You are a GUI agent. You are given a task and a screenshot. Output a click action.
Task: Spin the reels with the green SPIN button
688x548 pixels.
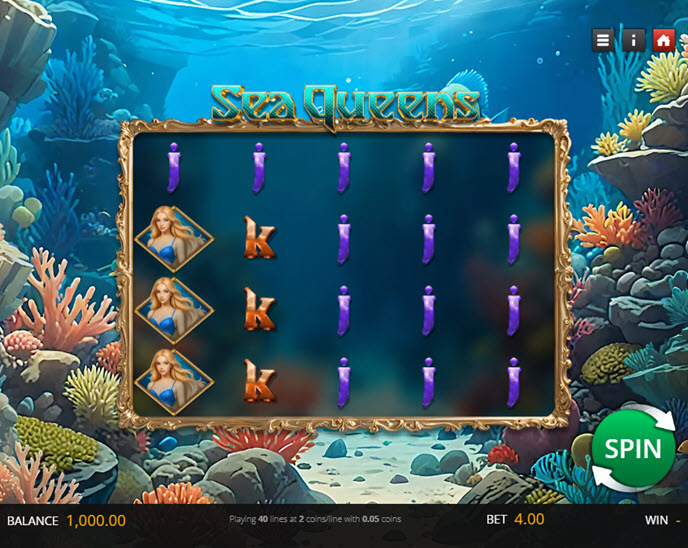pos(632,448)
